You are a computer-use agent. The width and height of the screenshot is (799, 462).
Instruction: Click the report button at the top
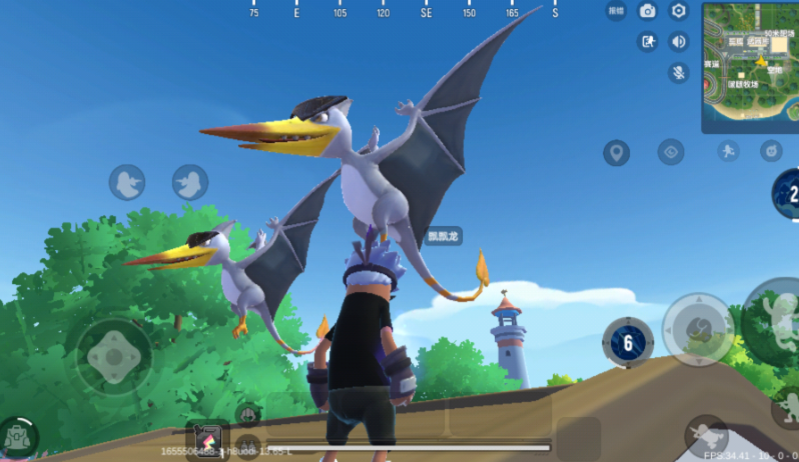click(616, 11)
